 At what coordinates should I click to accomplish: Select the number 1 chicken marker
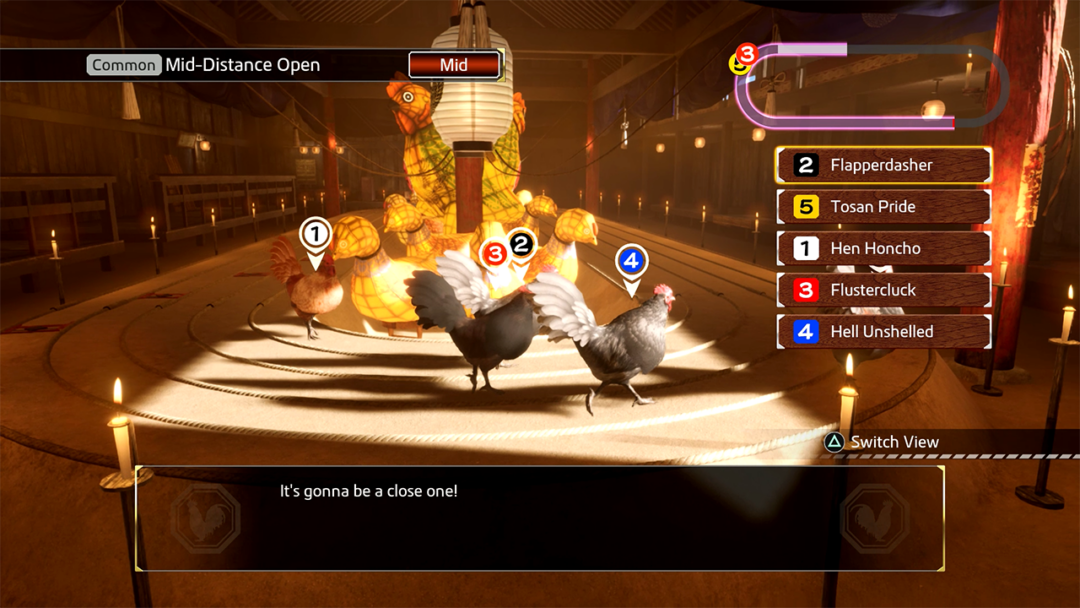(x=315, y=237)
